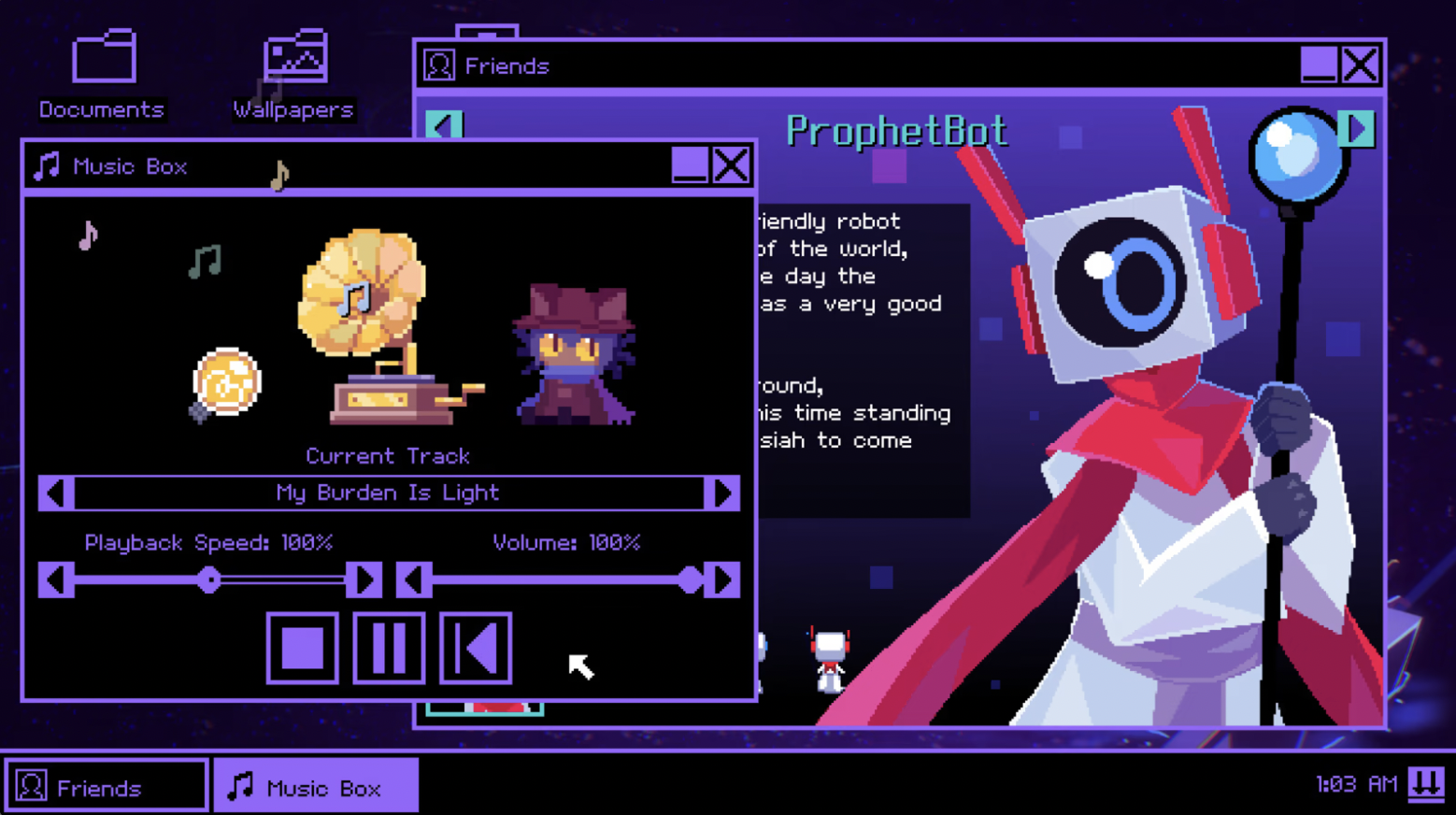Click the music note icon on Music Box title bar
Screen dimensions: 1456x815
(x=45, y=165)
